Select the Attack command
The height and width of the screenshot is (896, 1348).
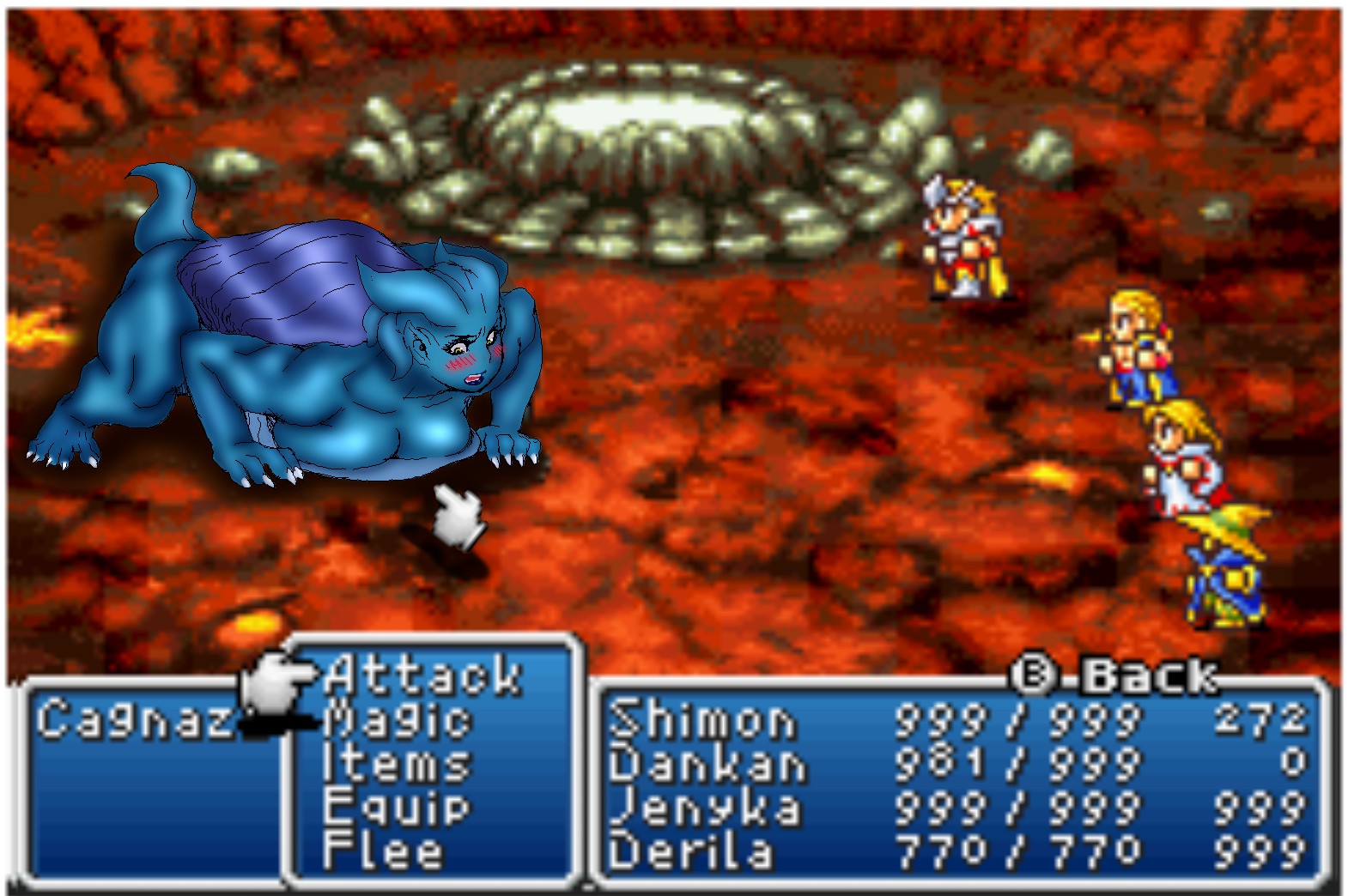click(x=422, y=675)
